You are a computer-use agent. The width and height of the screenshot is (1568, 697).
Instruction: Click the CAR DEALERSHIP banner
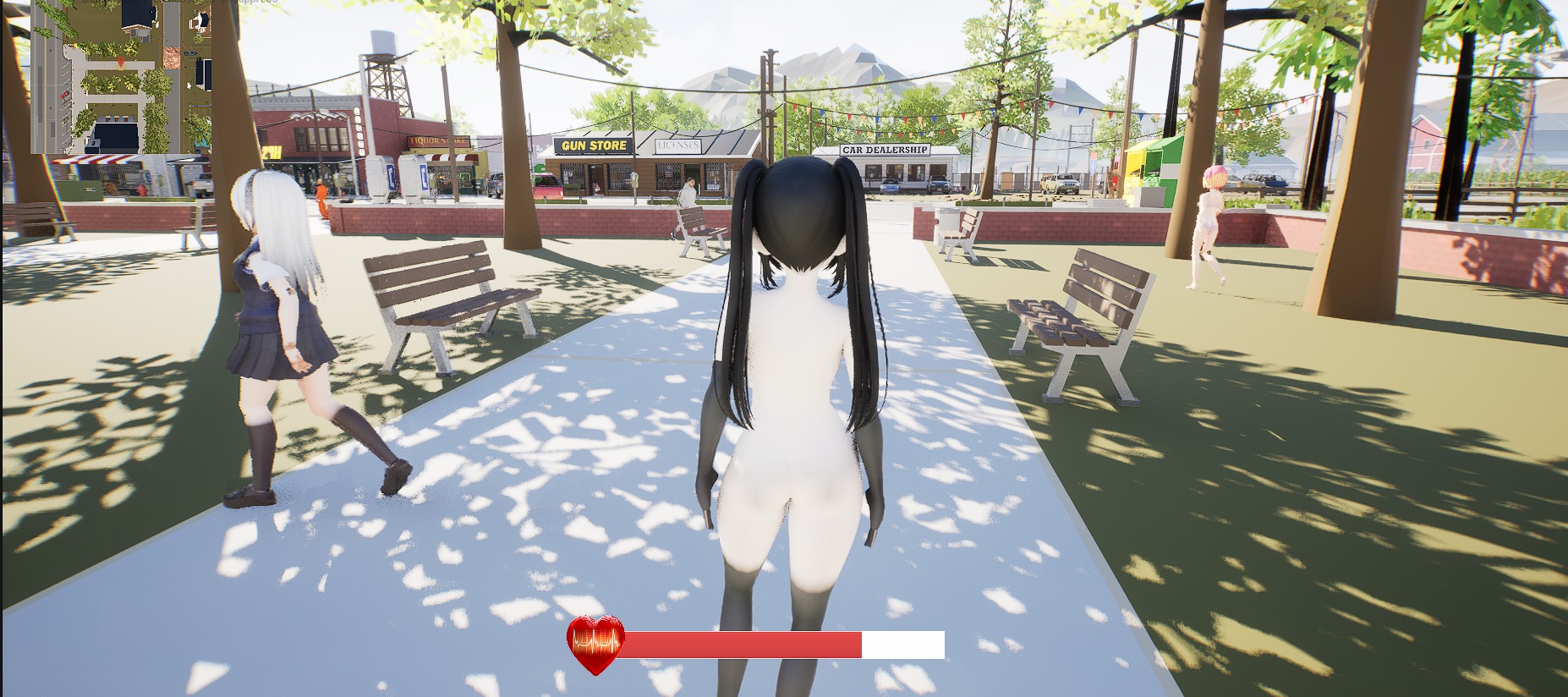tap(883, 151)
